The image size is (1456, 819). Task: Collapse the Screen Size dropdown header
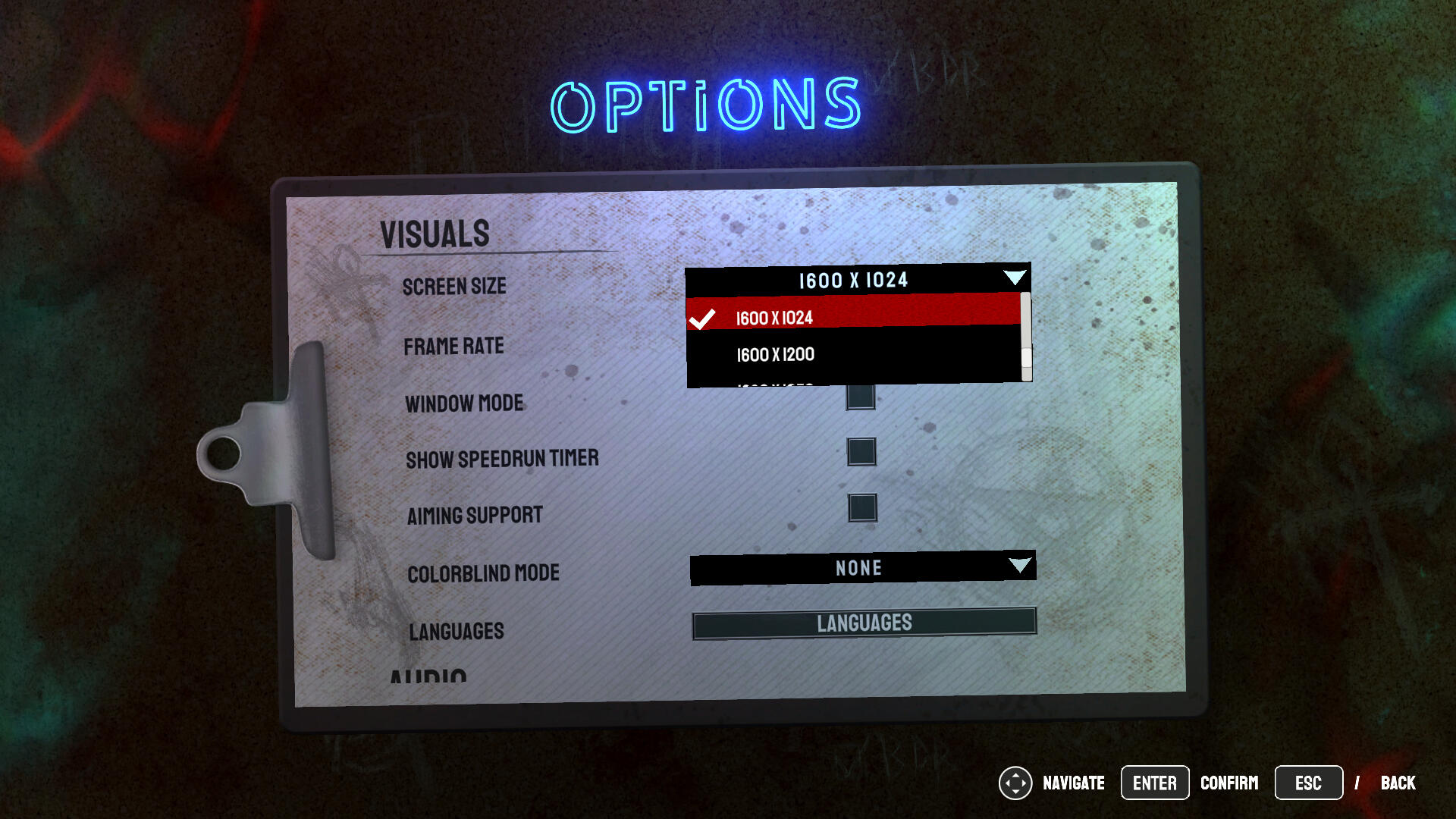pyautogui.click(x=857, y=279)
